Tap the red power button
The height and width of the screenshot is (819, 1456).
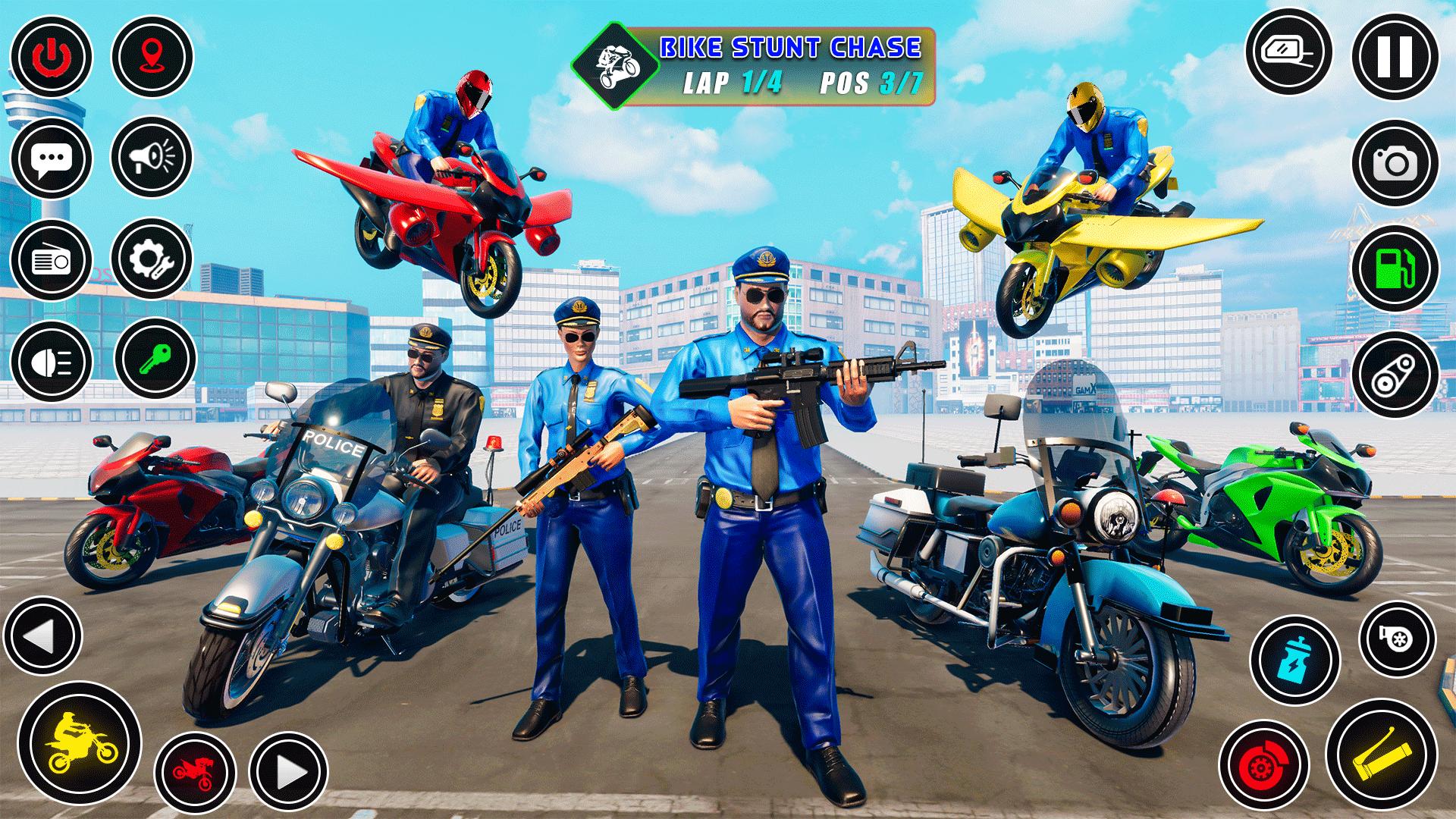coord(51,57)
